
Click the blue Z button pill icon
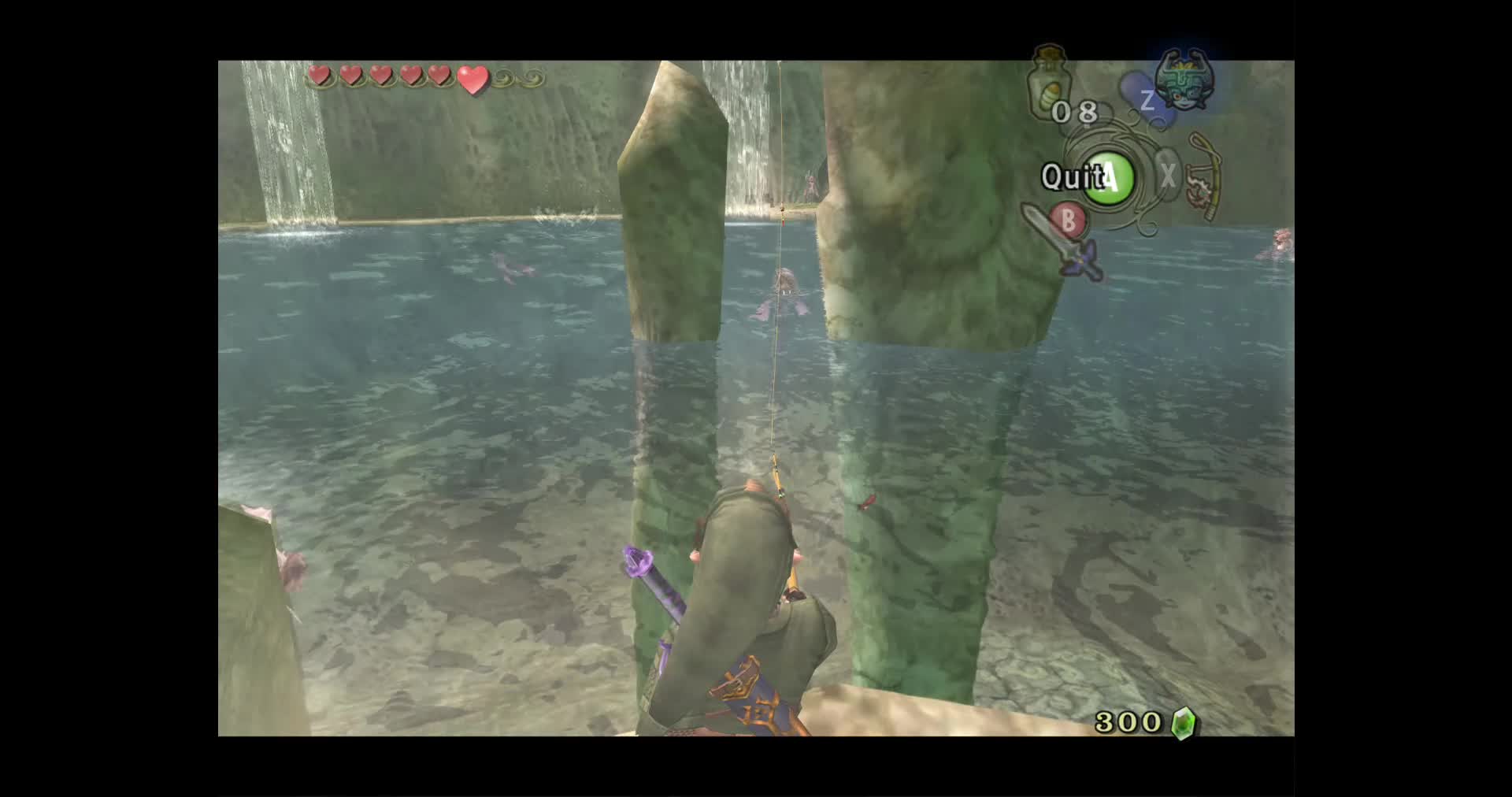(x=1147, y=101)
